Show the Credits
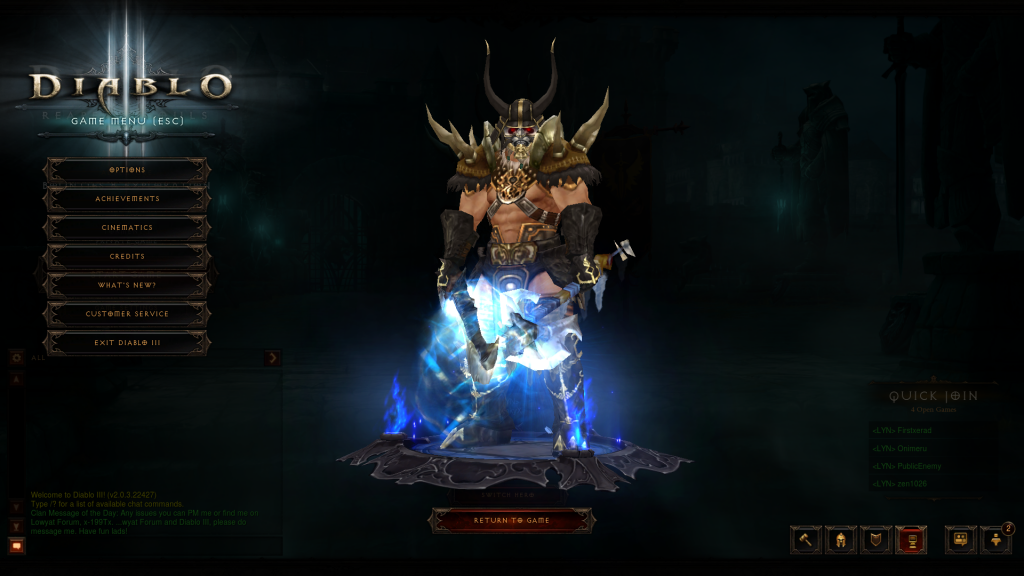1024x576 pixels. pyautogui.click(x=127, y=257)
